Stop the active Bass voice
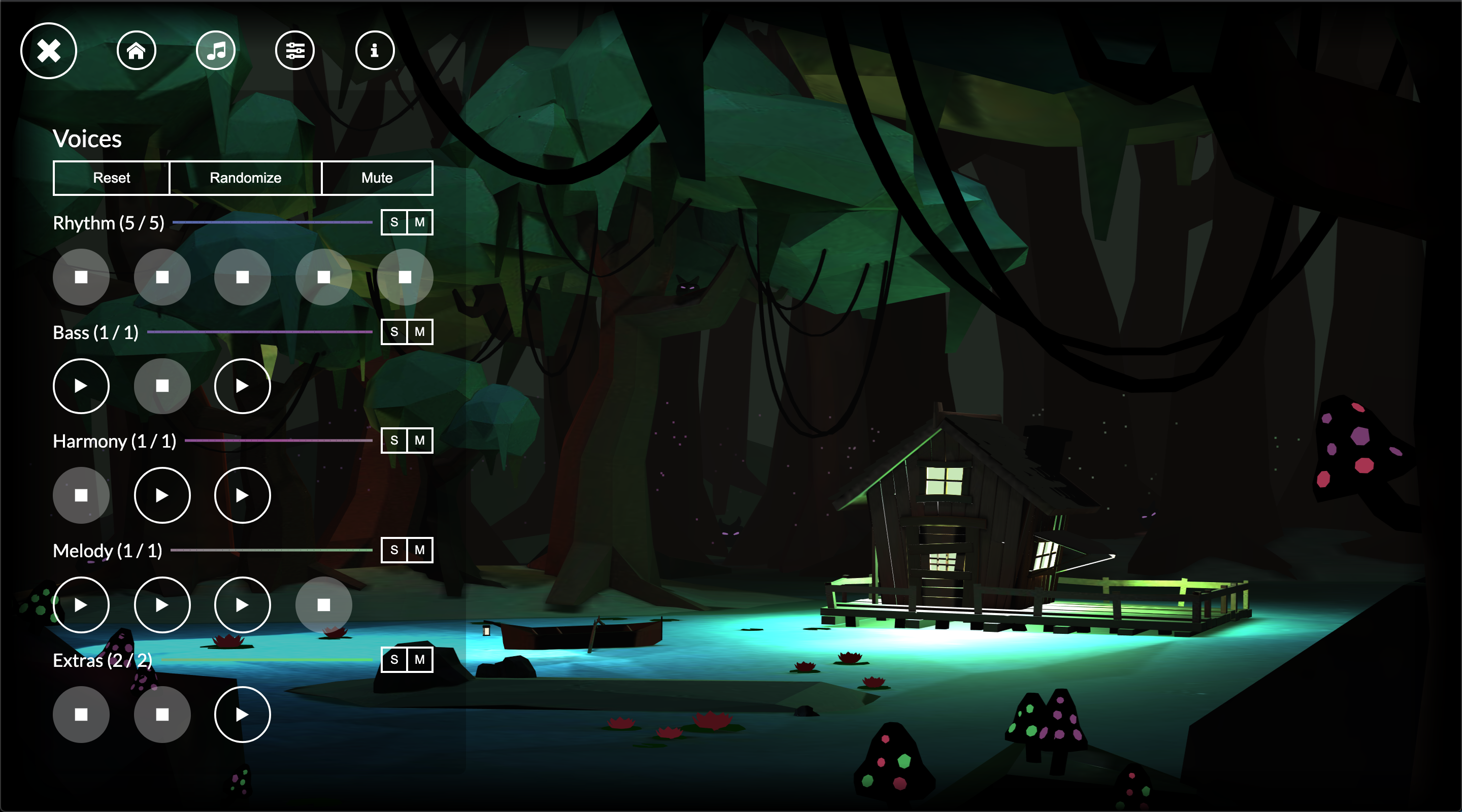The image size is (1462, 812). tap(162, 386)
